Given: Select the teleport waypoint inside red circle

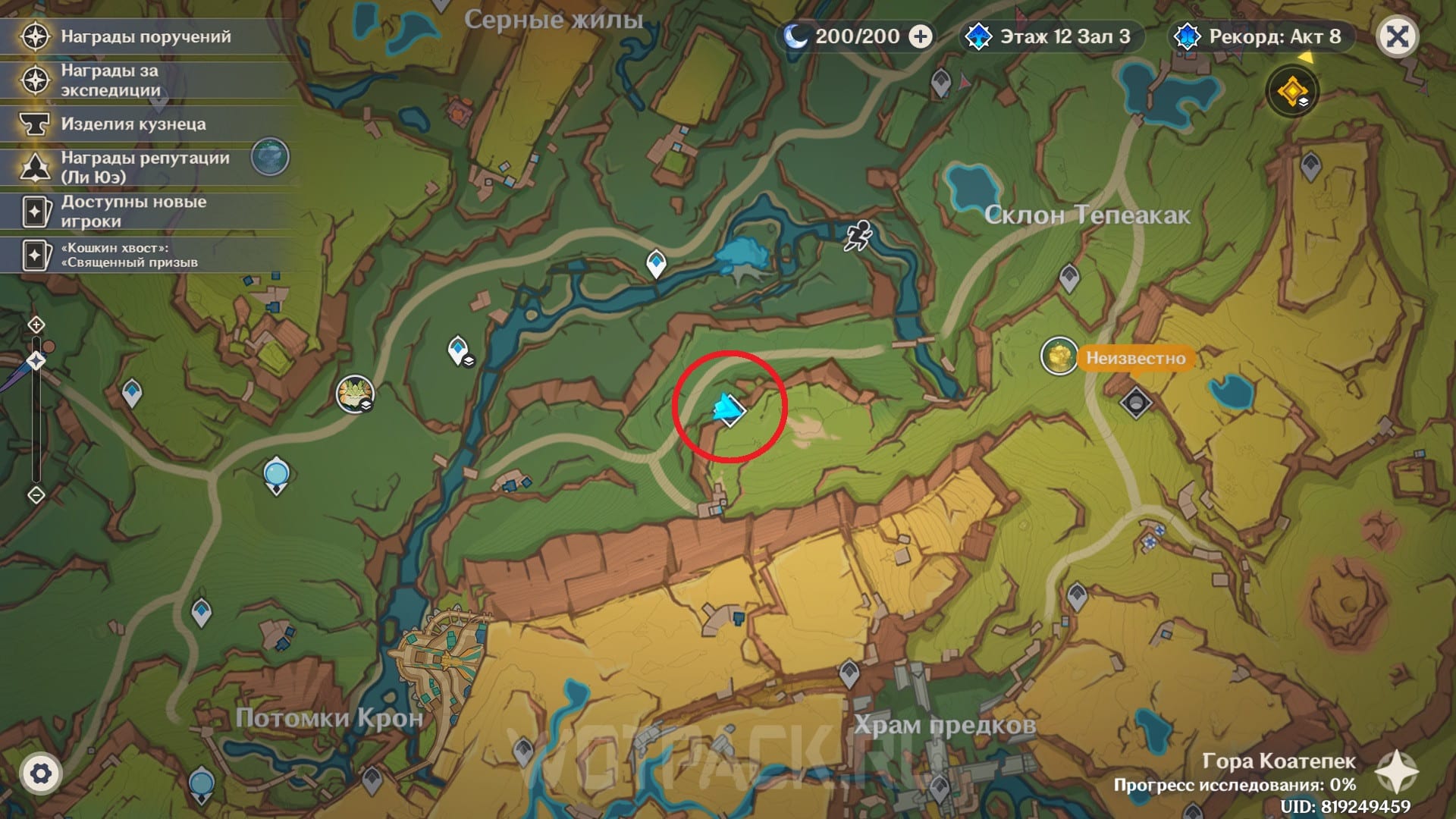Looking at the screenshot, I should [730, 410].
